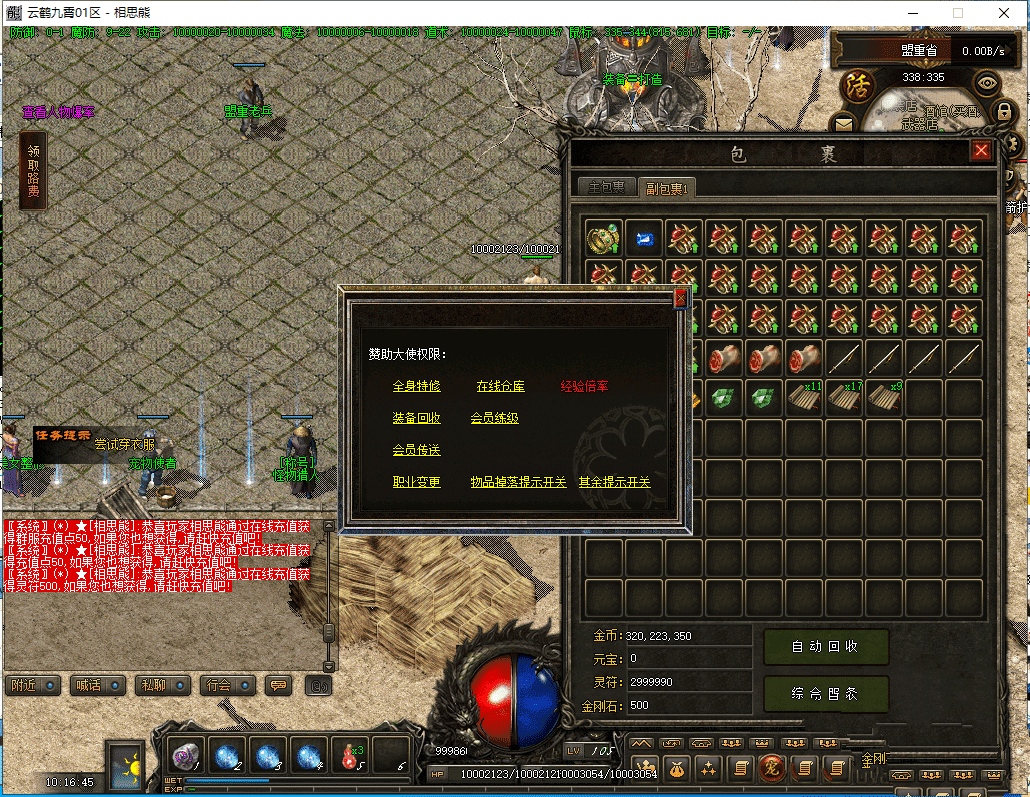Activate the 自动回收 button
This screenshot has height=797, width=1030.
[825, 647]
